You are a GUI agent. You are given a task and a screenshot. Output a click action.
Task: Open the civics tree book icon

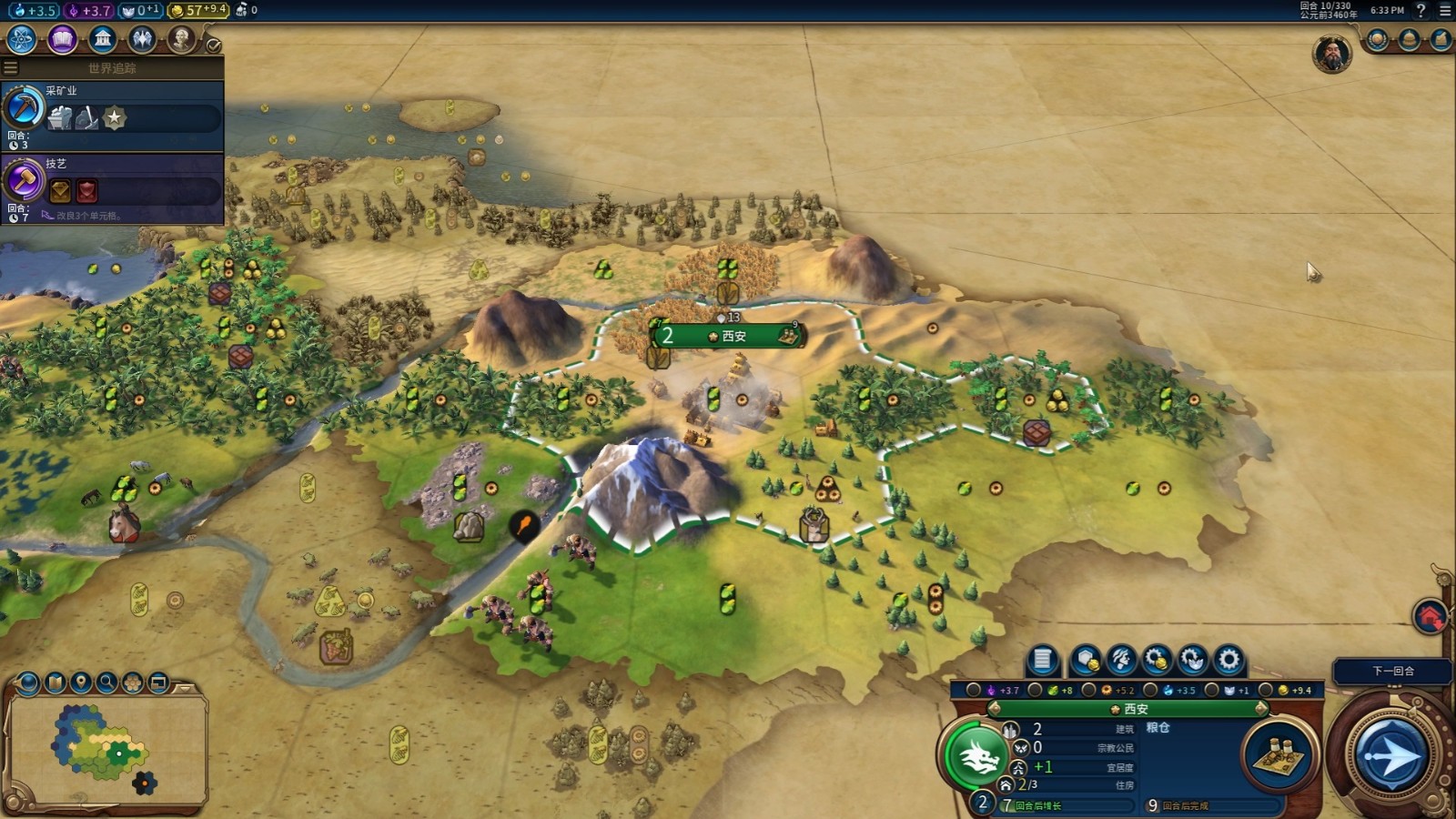pos(62,39)
